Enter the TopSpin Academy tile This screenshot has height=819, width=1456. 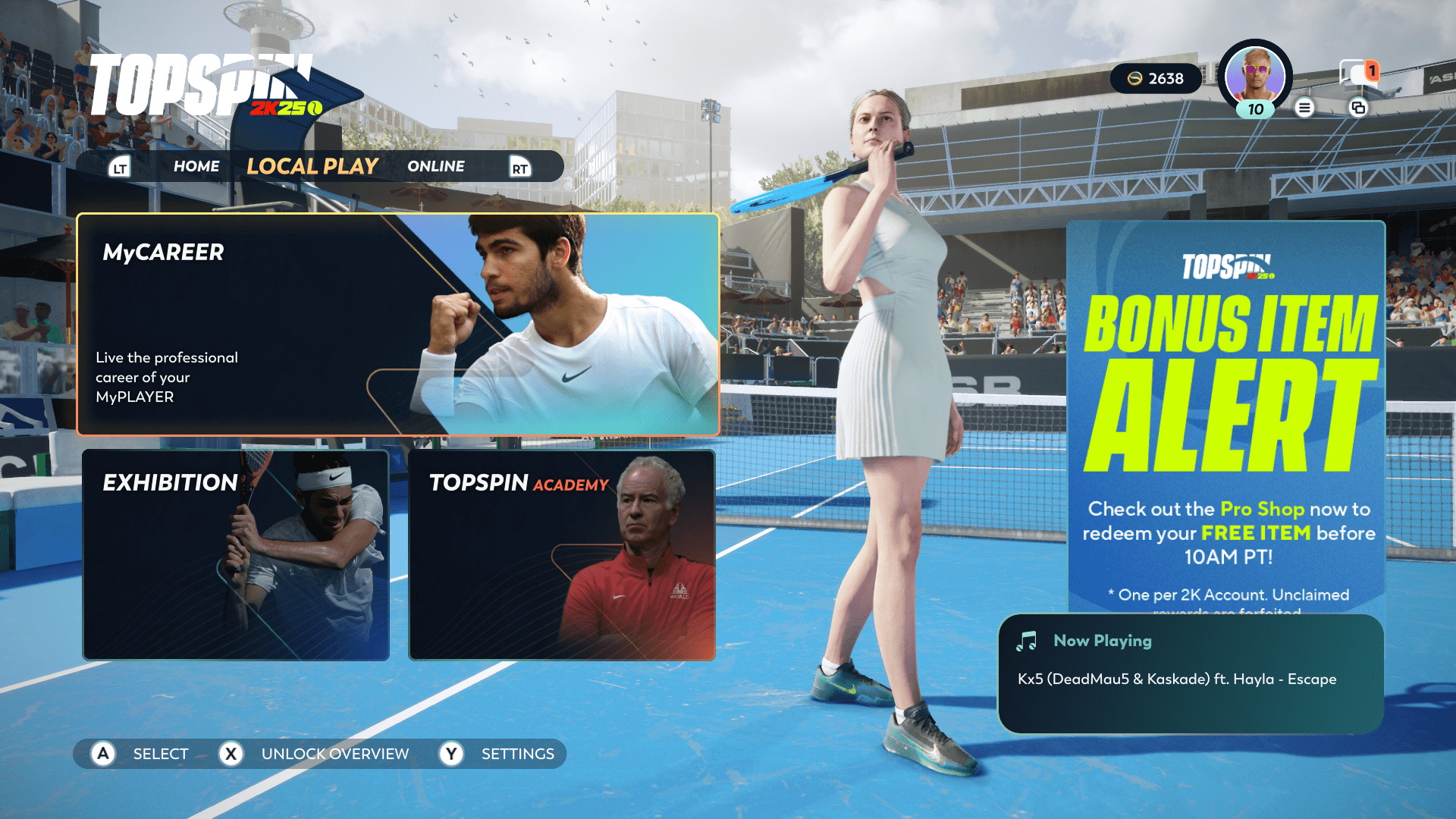pos(561,554)
